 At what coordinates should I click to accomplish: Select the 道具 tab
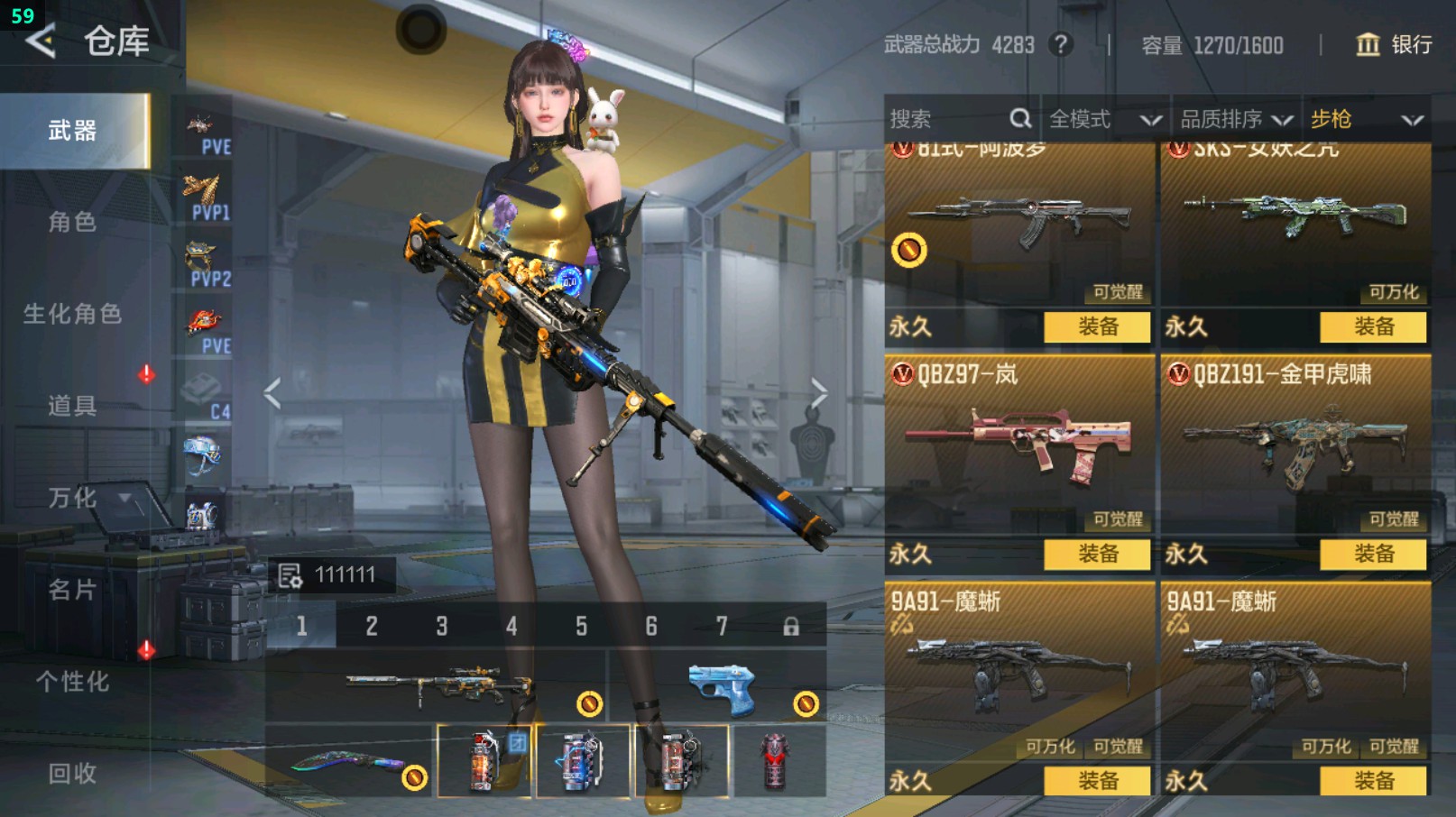tap(72, 406)
